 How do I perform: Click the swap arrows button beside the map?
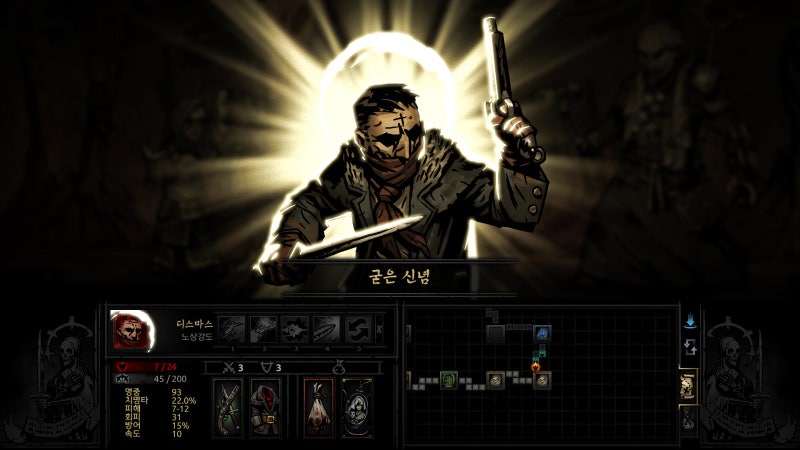coord(689,347)
